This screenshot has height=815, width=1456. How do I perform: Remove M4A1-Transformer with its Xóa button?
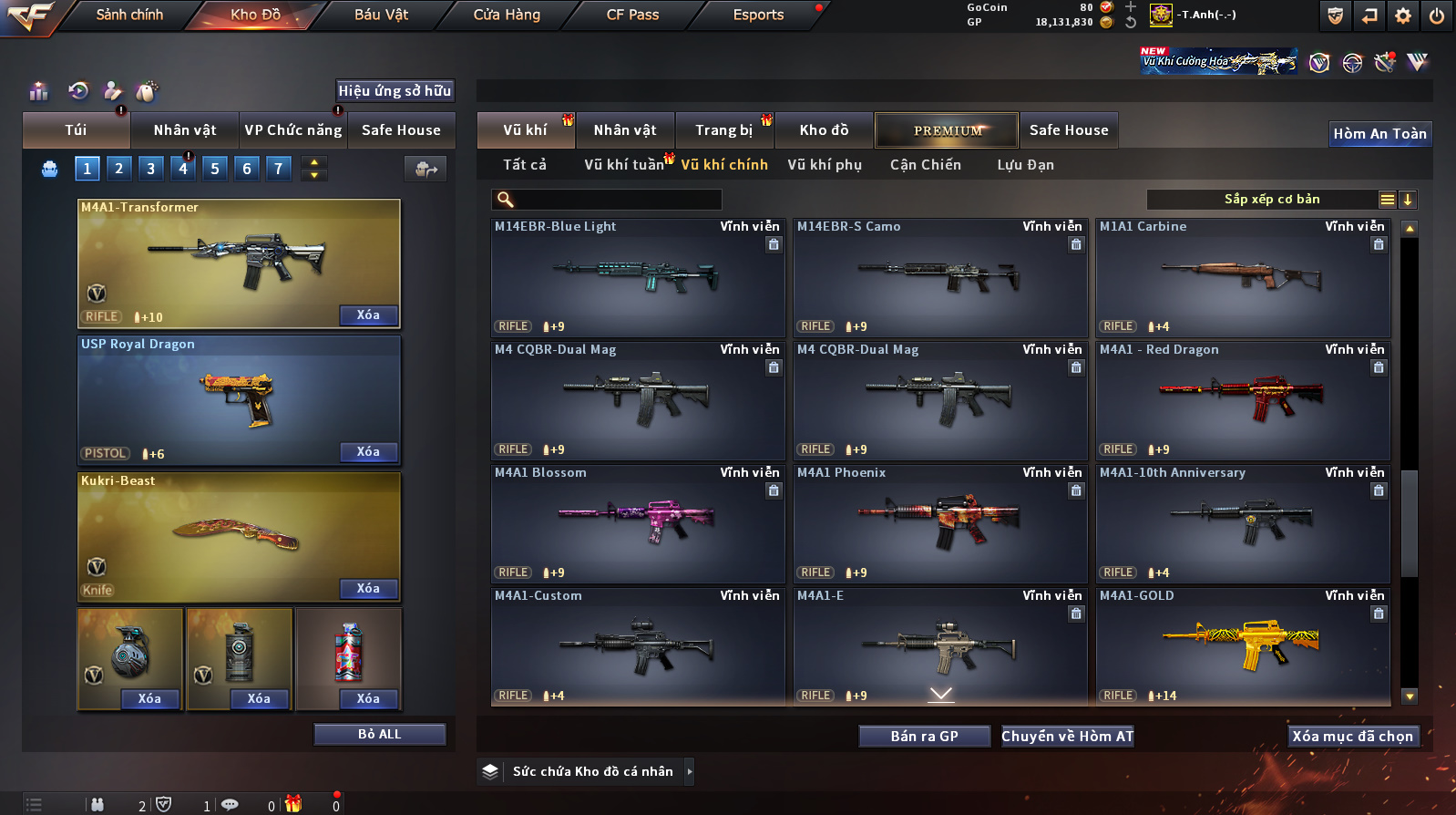coord(368,315)
